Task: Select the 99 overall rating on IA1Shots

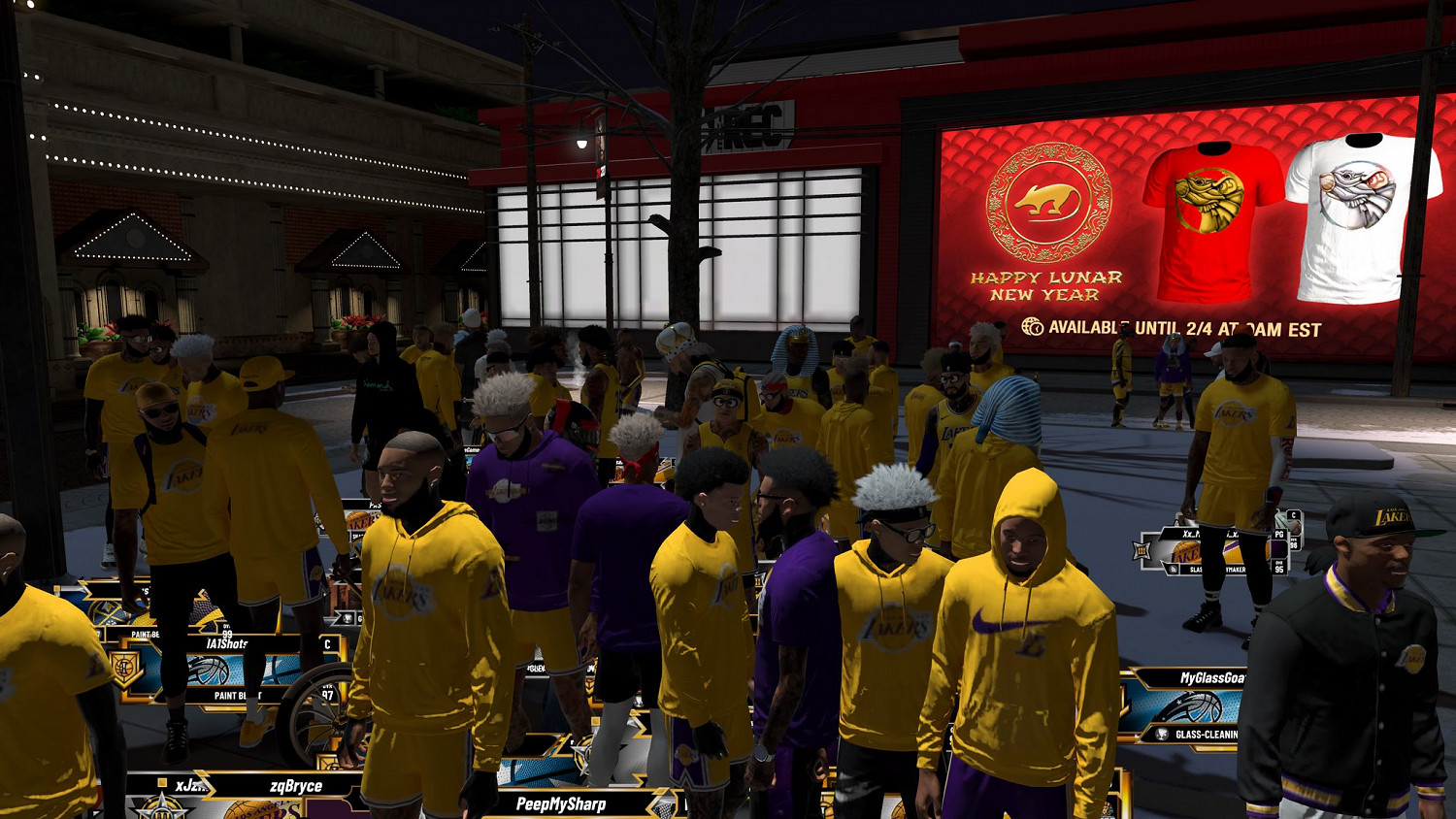Action: 228,633
